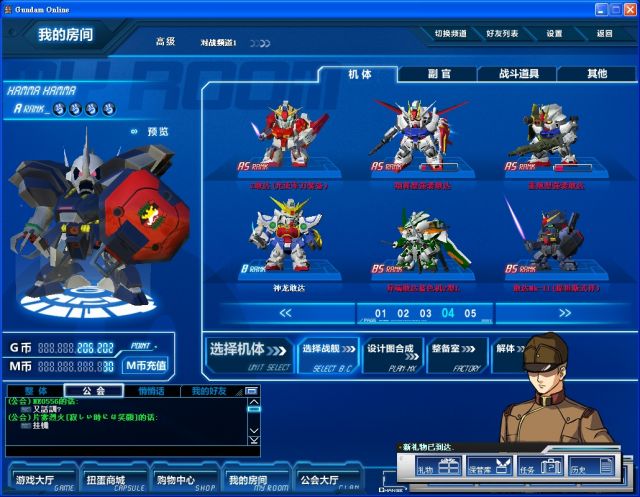The image size is (640, 497).
Task: Go to the next unit page arrow
Action: [x=565, y=313]
